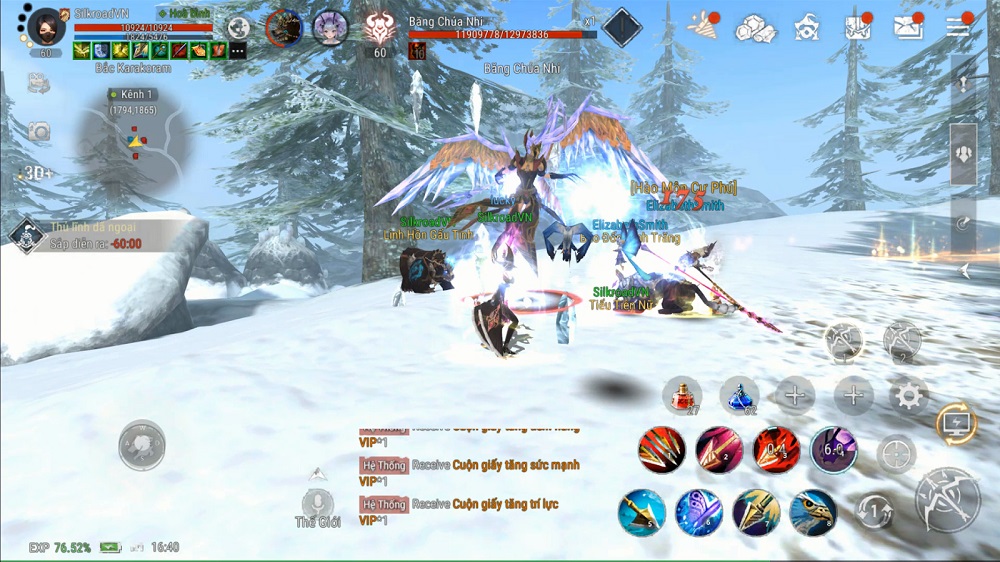Viewport: 1000px width, 562px height.
Task: Open the mail envelope icon
Action: tap(908, 27)
